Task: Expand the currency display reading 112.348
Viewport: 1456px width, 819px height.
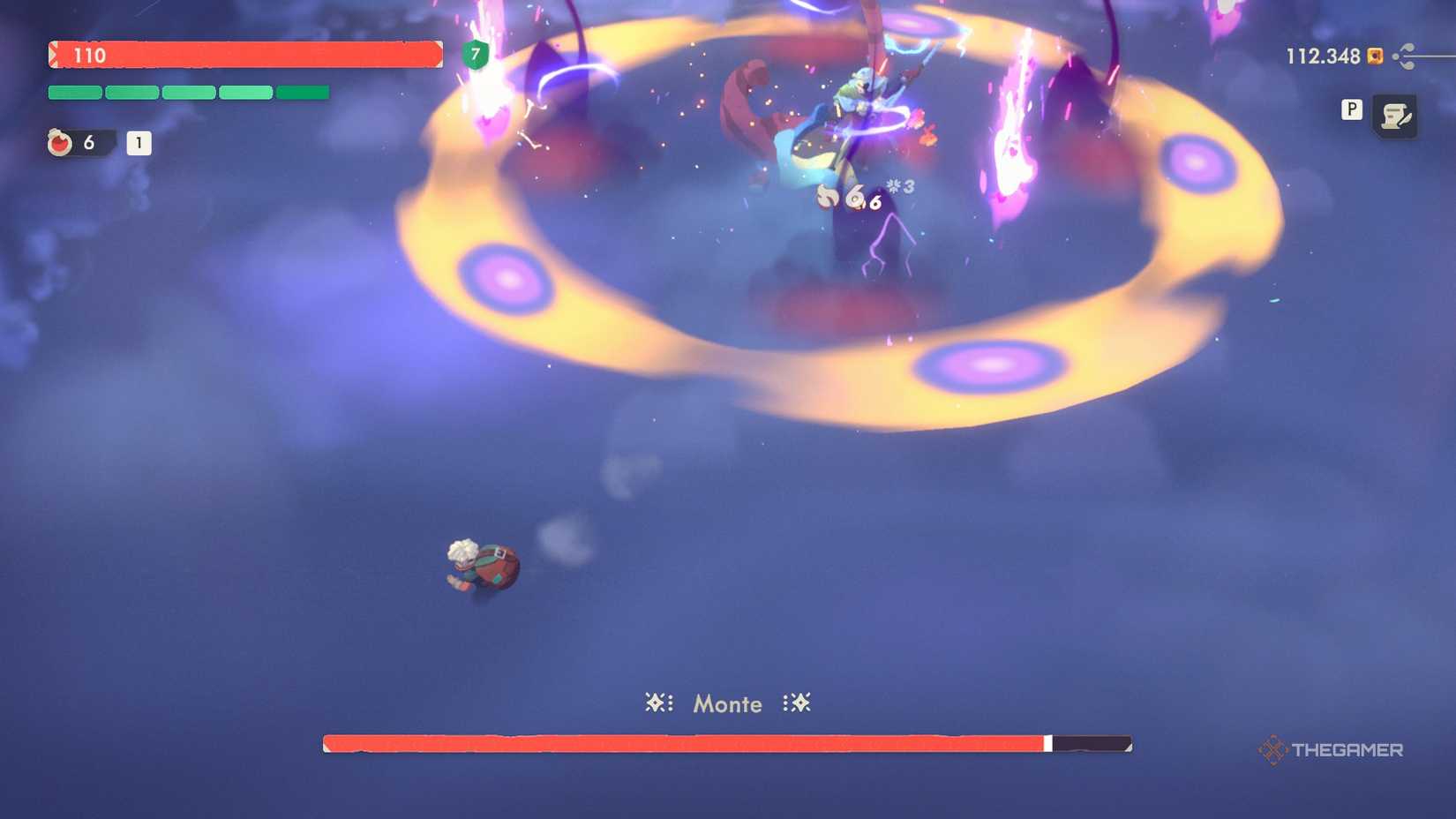Action: [x=1322, y=56]
